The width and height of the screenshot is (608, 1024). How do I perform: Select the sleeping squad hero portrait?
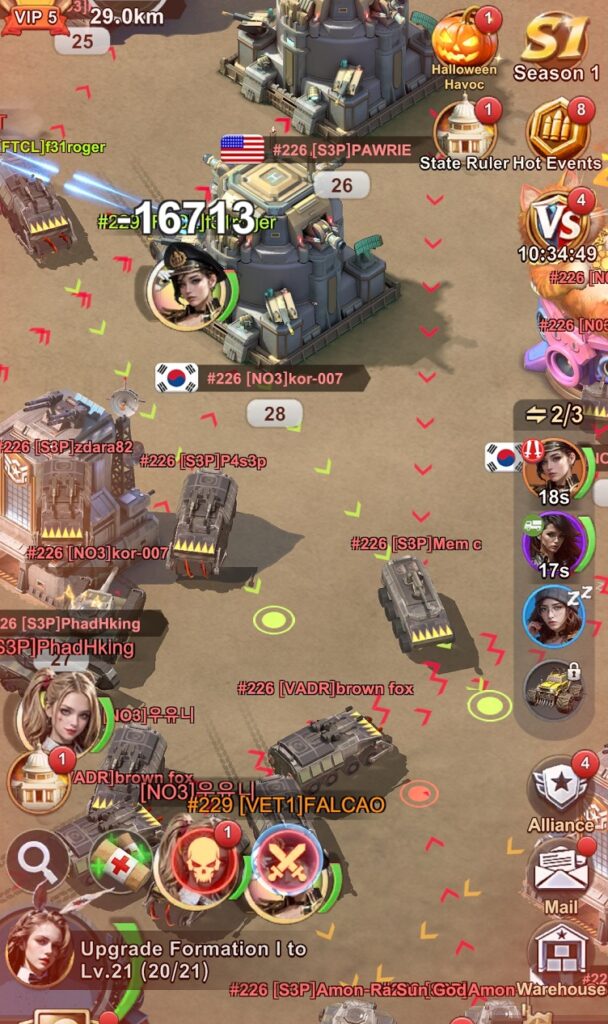(554, 616)
